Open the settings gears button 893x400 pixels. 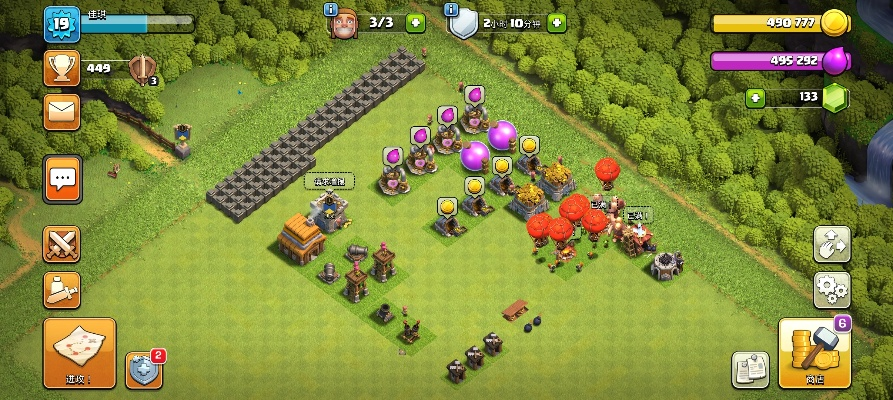(830, 289)
